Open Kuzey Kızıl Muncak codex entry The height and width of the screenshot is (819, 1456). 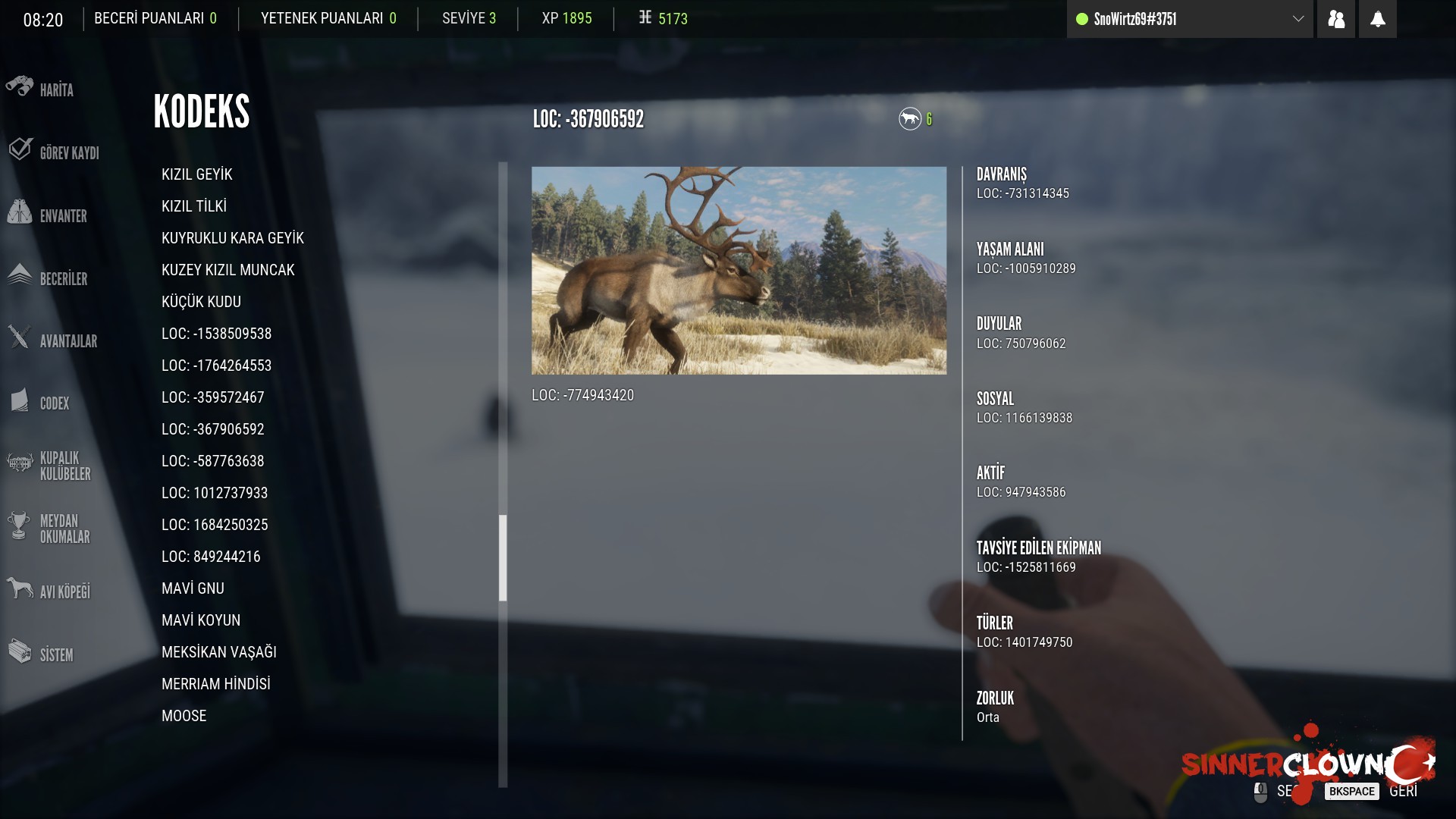point(228,270)
